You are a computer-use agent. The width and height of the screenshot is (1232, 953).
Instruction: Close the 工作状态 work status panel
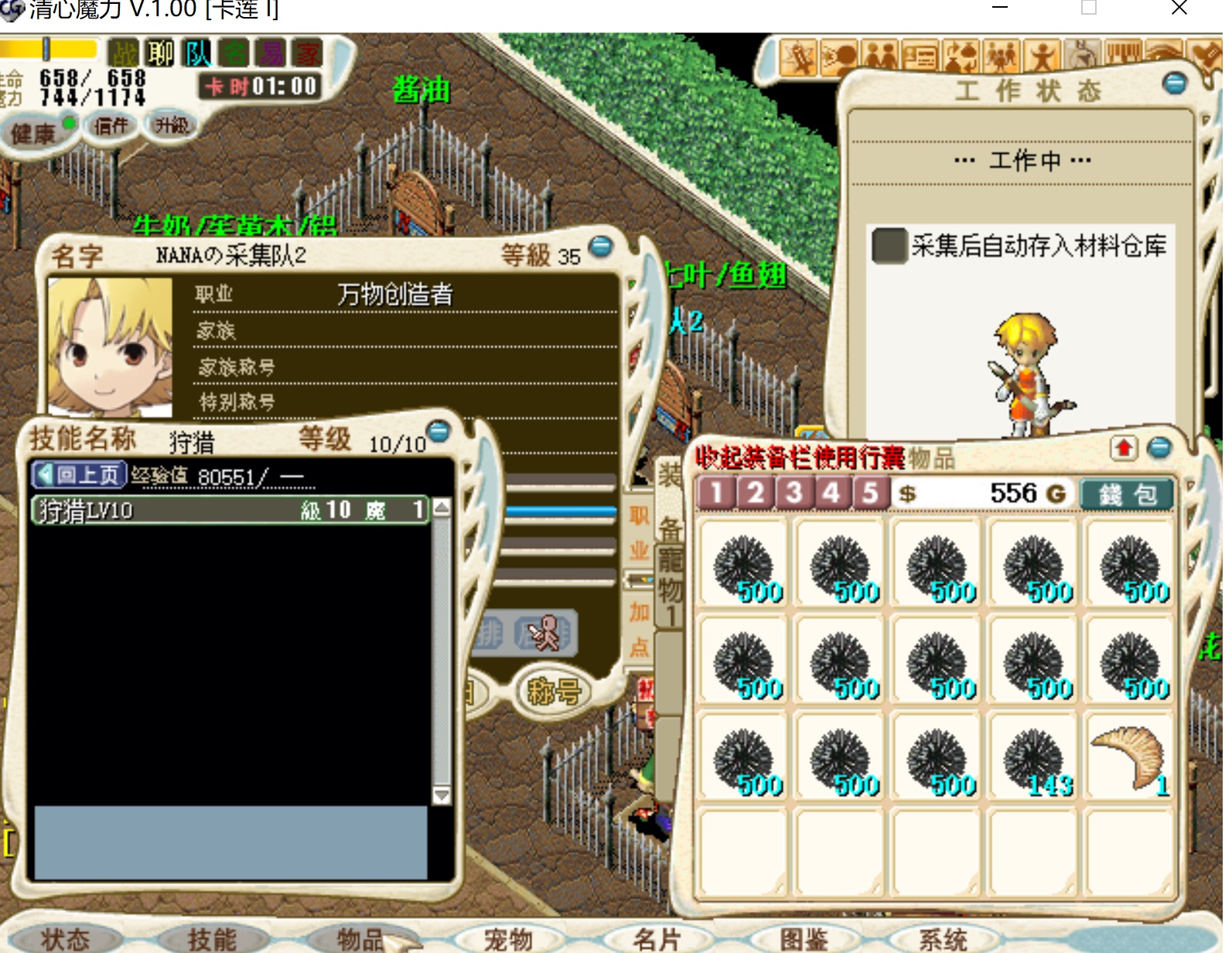[x=1174, y=84]
